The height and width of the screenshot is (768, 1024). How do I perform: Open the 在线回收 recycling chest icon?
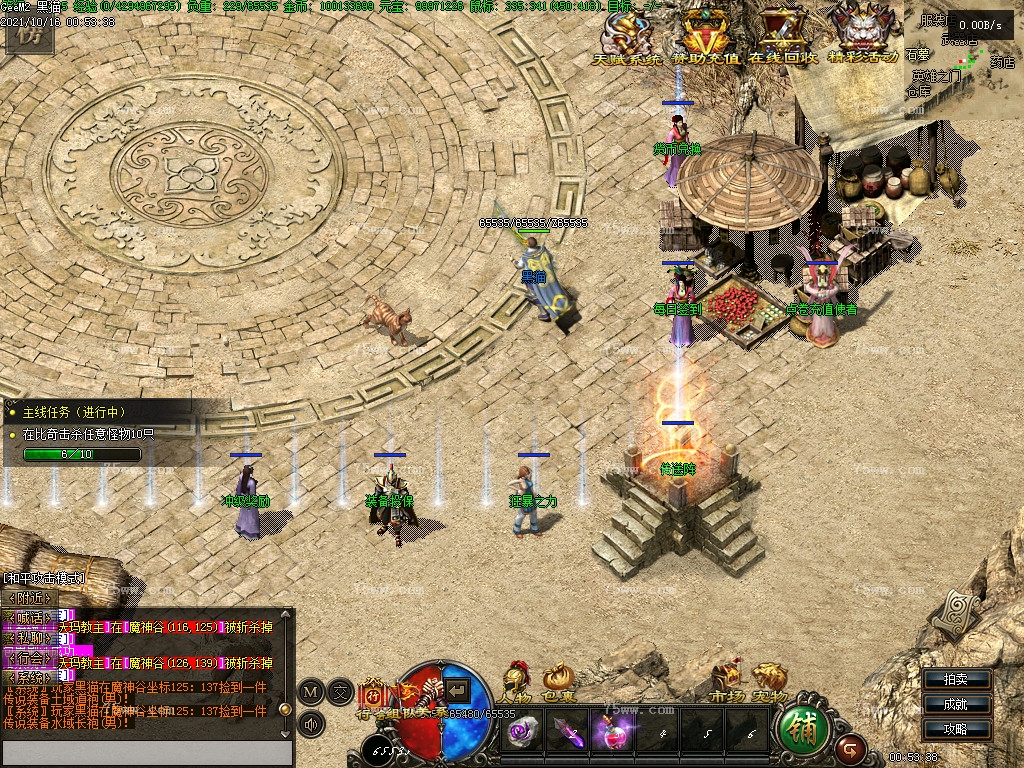pyautogui.click(x=783, y=34)
